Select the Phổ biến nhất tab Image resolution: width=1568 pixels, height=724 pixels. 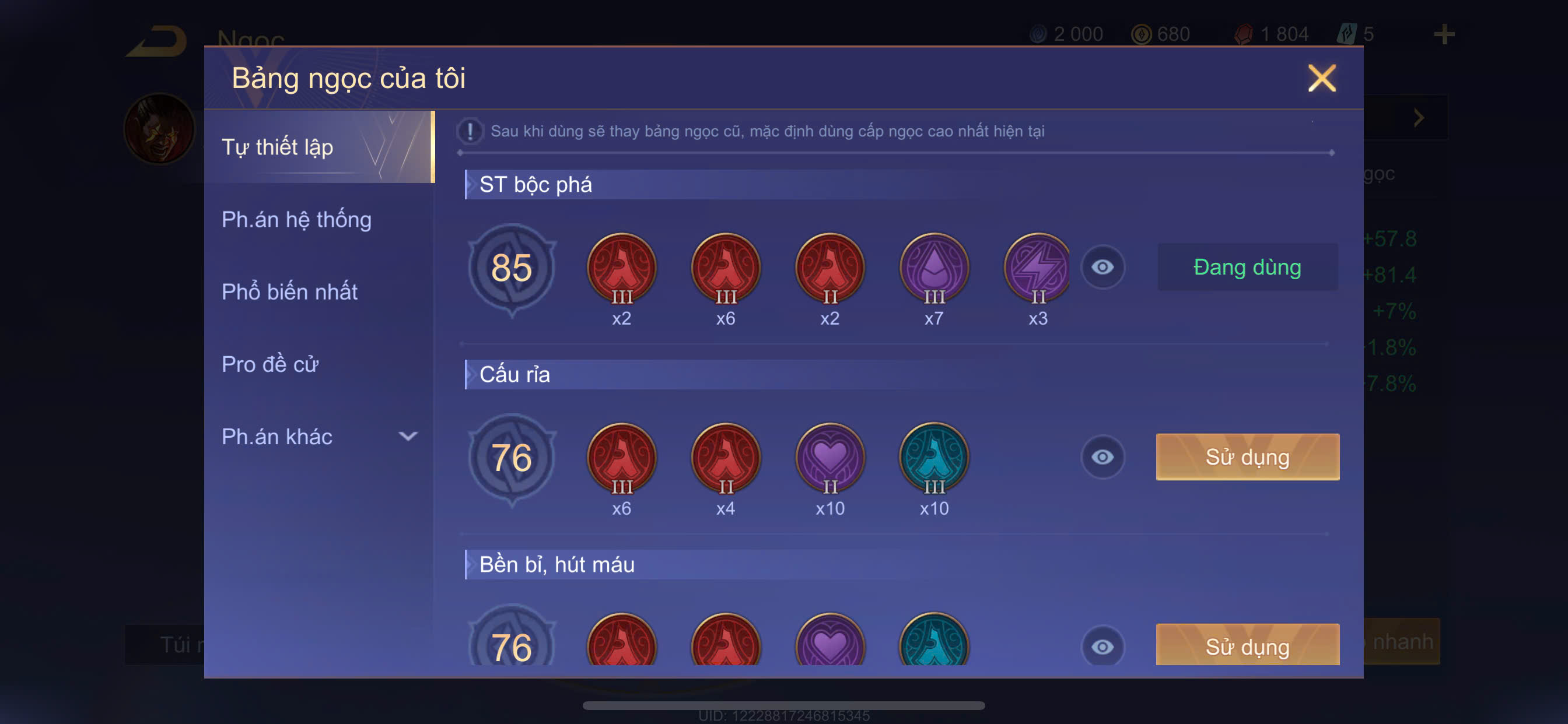(x=290, y=292)
